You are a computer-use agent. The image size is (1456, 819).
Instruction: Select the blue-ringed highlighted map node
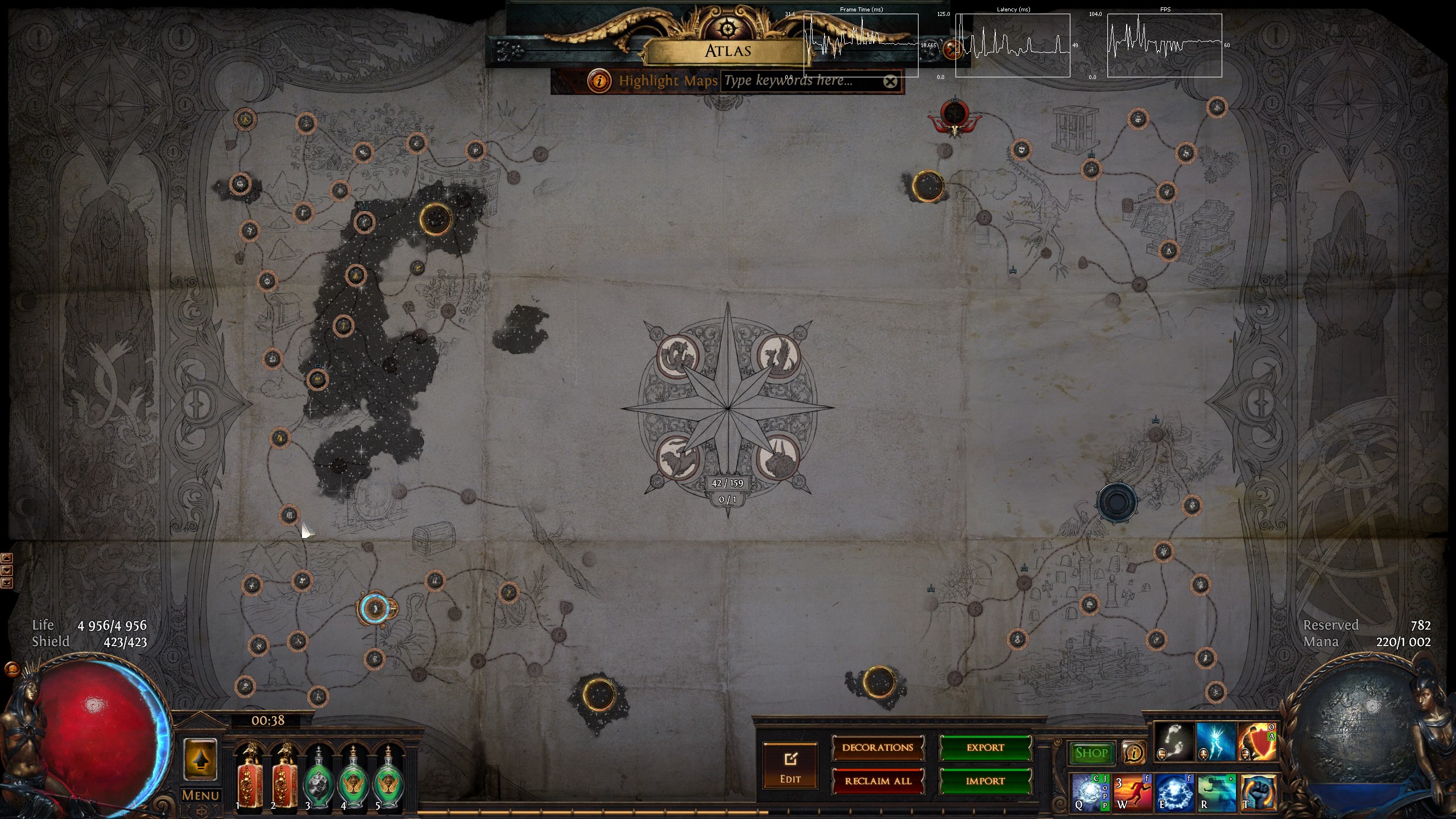pyautogui.click(x=375, y=609)
